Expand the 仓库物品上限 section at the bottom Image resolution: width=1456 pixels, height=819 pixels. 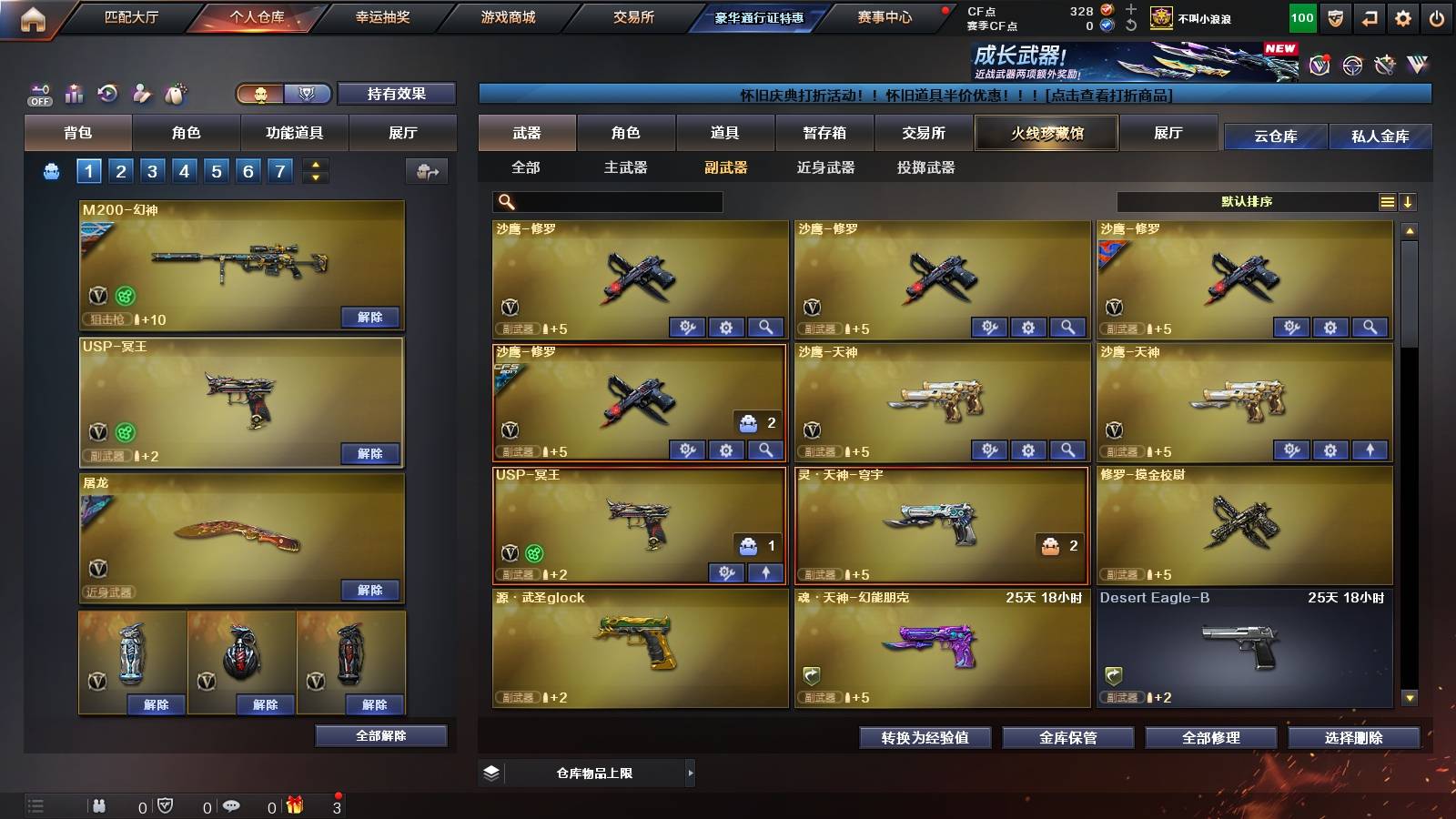click(x=690, y=773)
